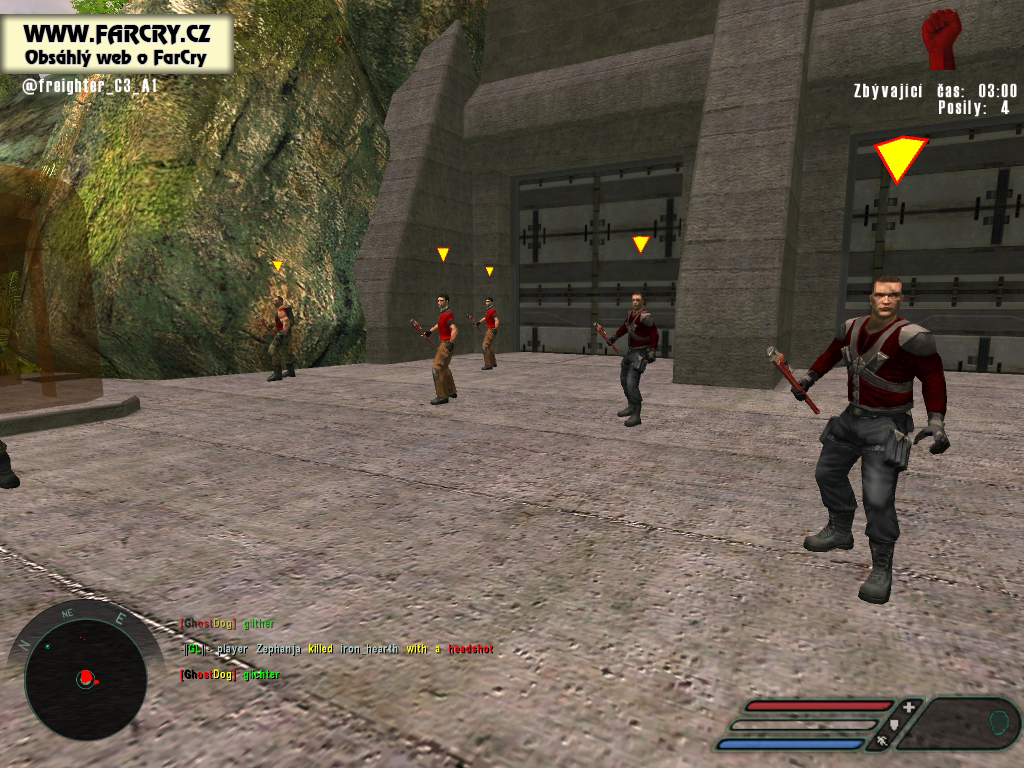Click the running man stamina icon
The height and width of the screenshot is (768, 1024).
pyautogui.click(x=882, y=742)
